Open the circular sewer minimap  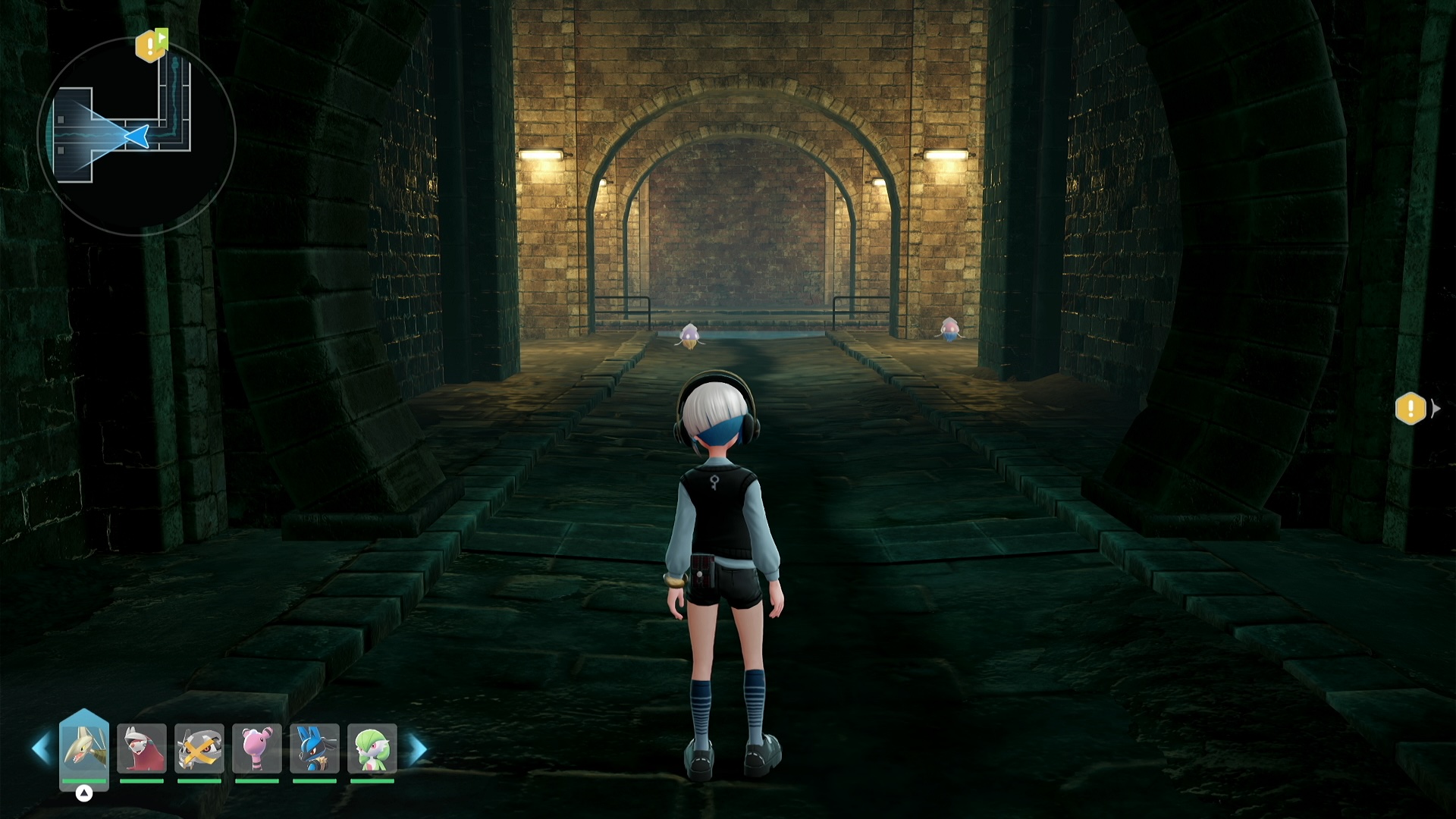[x=136, y=136]
